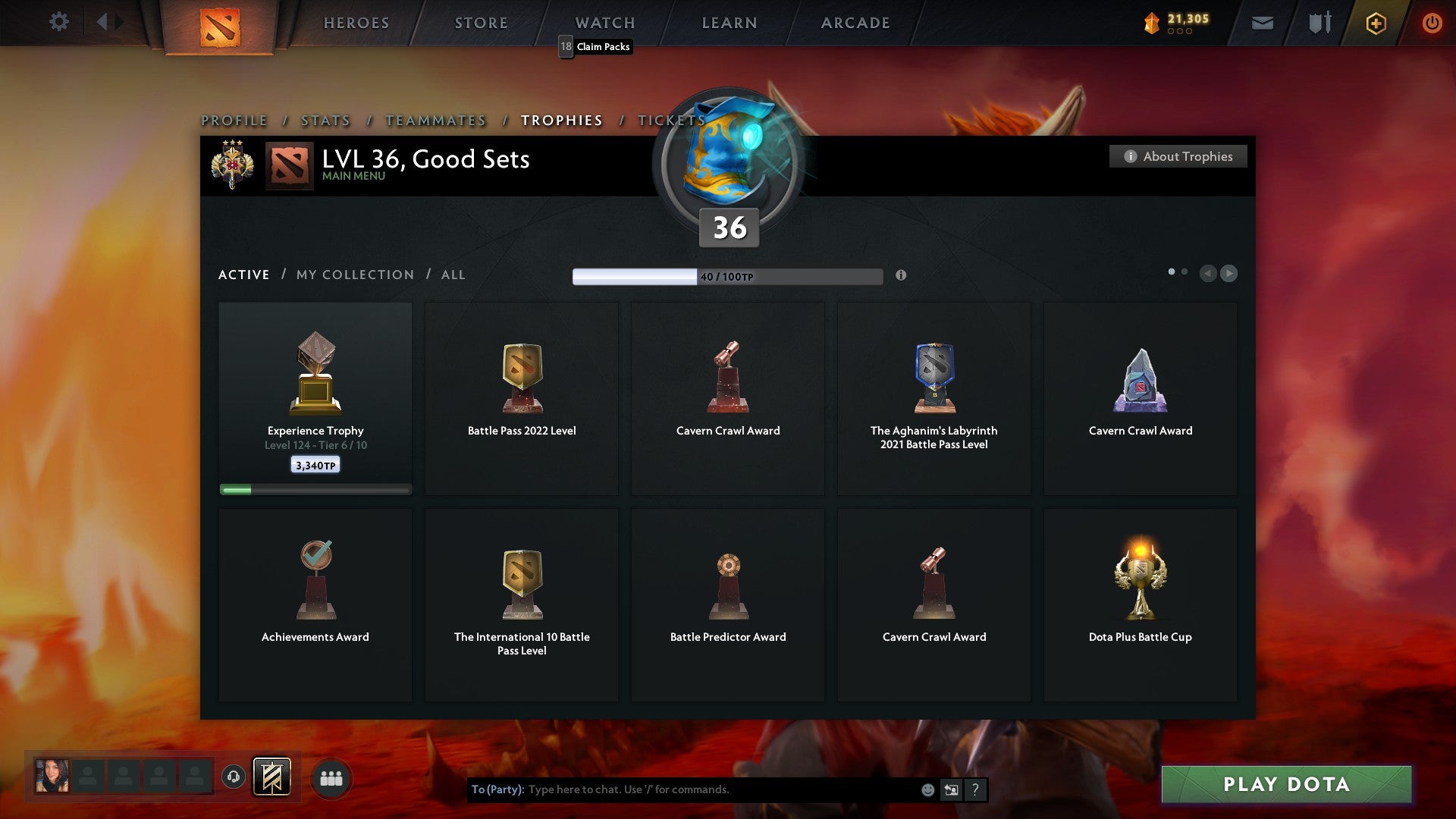Click the About Trophies button

pyautogui.click(x=1178, y=156)
